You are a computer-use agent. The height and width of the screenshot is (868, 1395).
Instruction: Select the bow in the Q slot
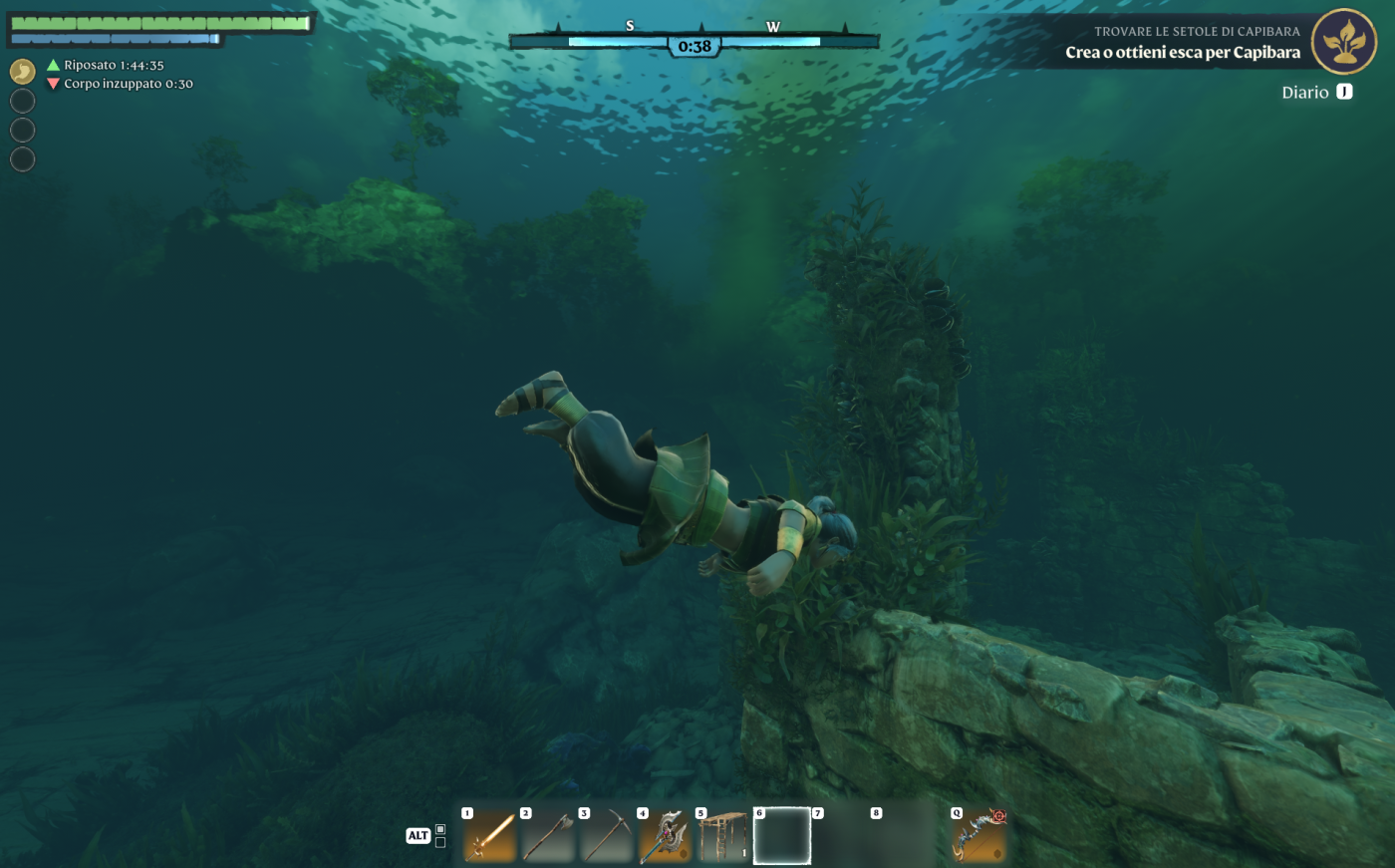click(x=979, y=835)
